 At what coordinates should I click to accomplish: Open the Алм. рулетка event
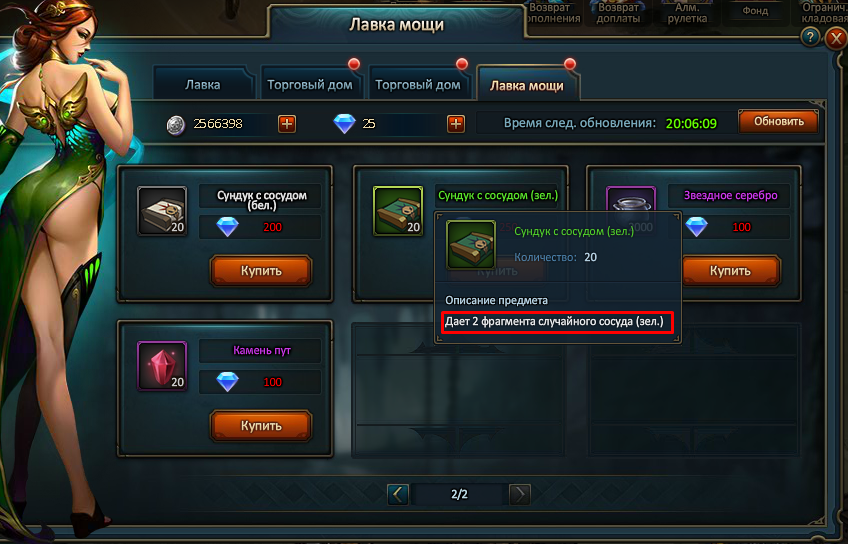click(x=687, y=13)
